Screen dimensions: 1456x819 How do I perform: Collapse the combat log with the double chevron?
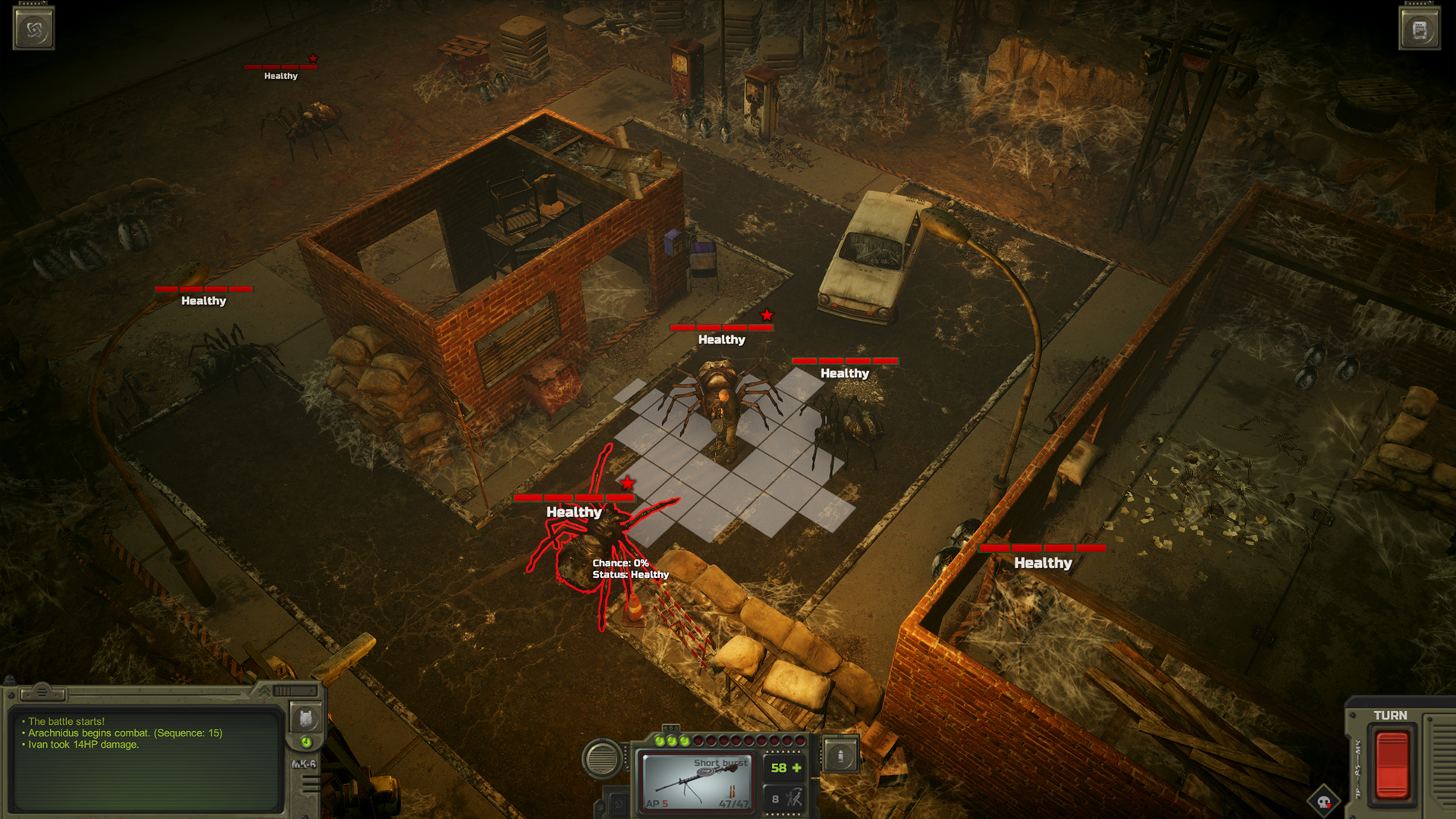[x=265, y=692]
